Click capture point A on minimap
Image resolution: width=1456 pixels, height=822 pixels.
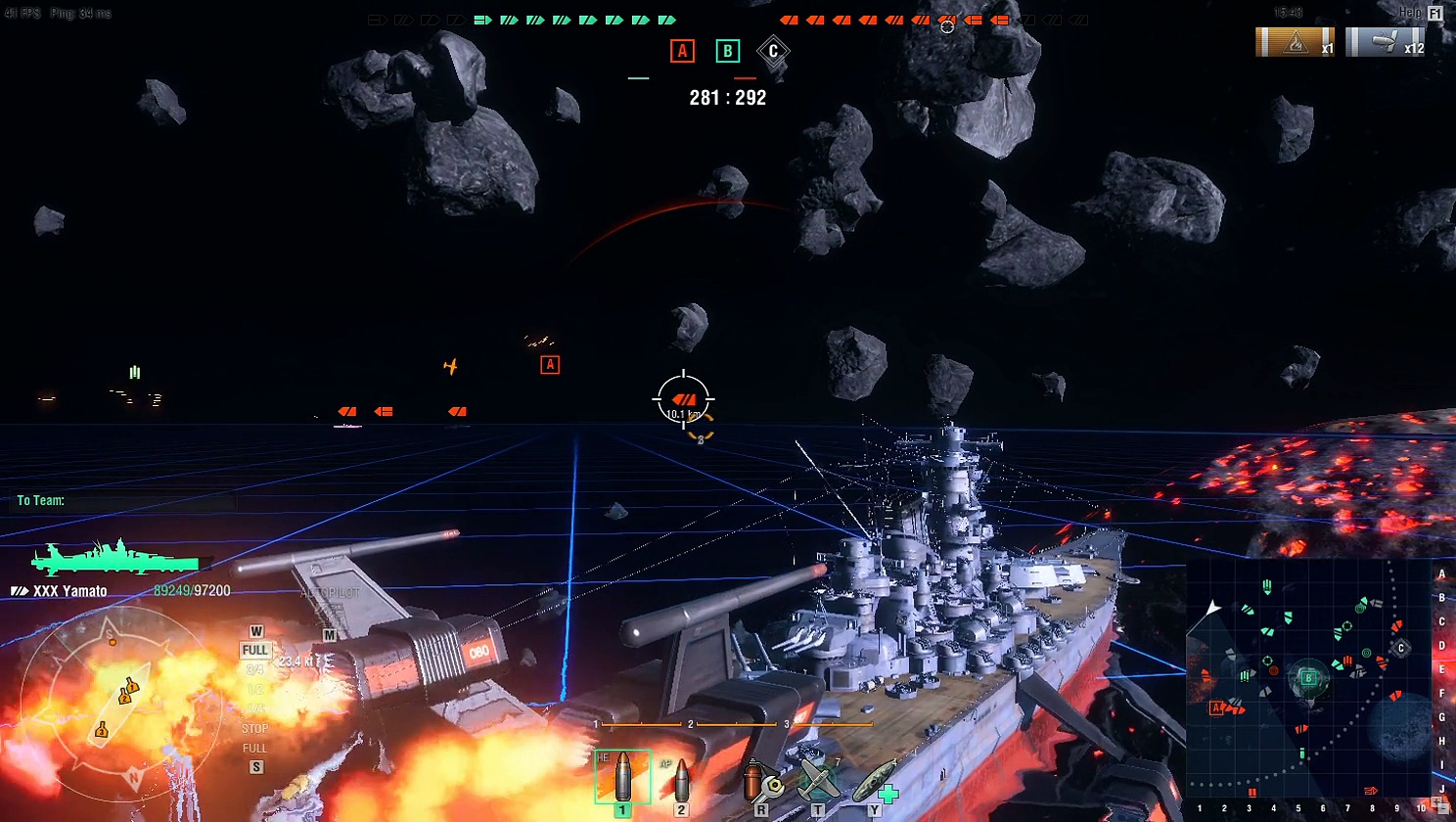pos(1217,708)
